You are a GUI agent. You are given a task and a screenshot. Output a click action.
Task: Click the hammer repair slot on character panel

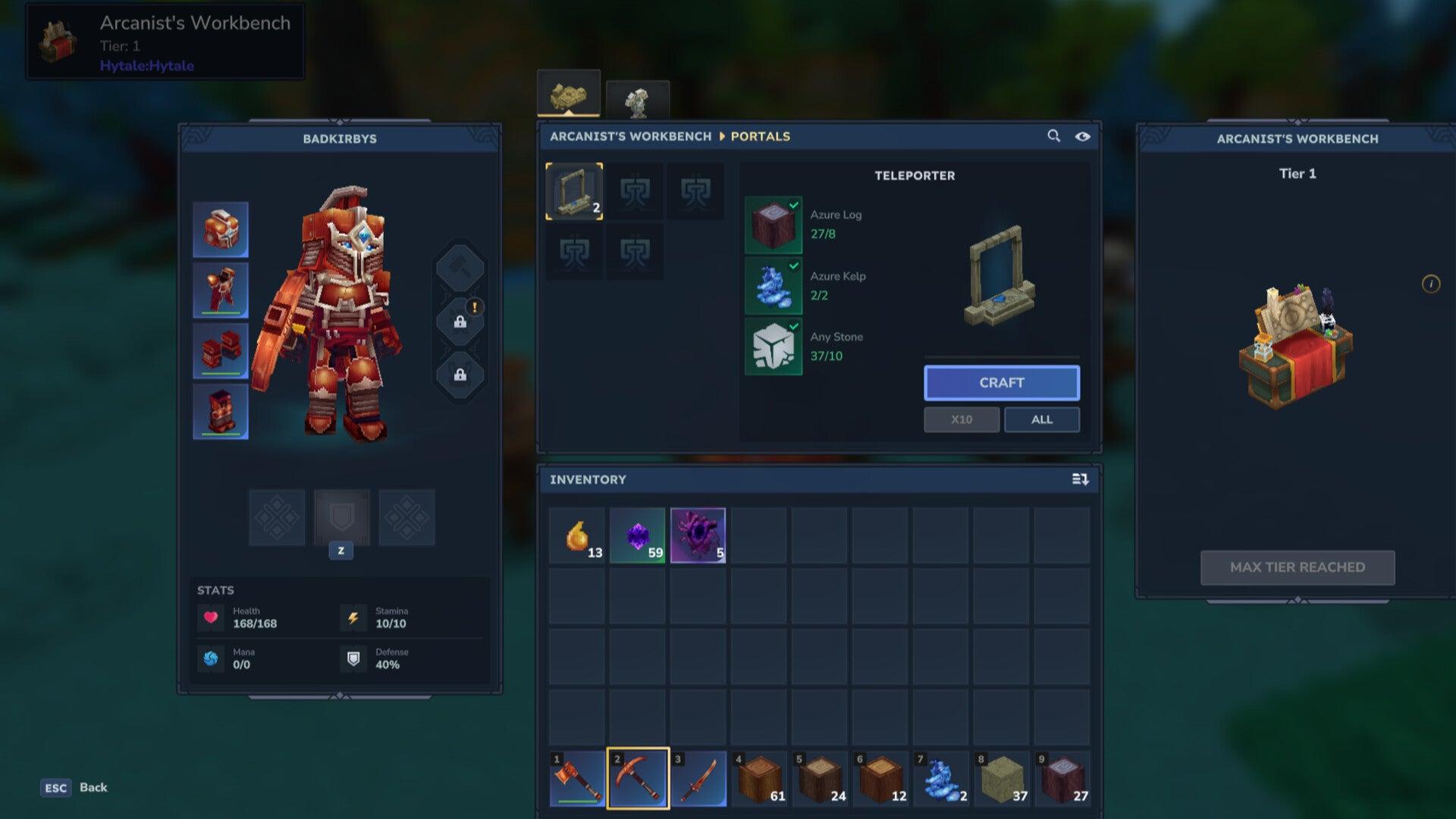coord(461,267)
